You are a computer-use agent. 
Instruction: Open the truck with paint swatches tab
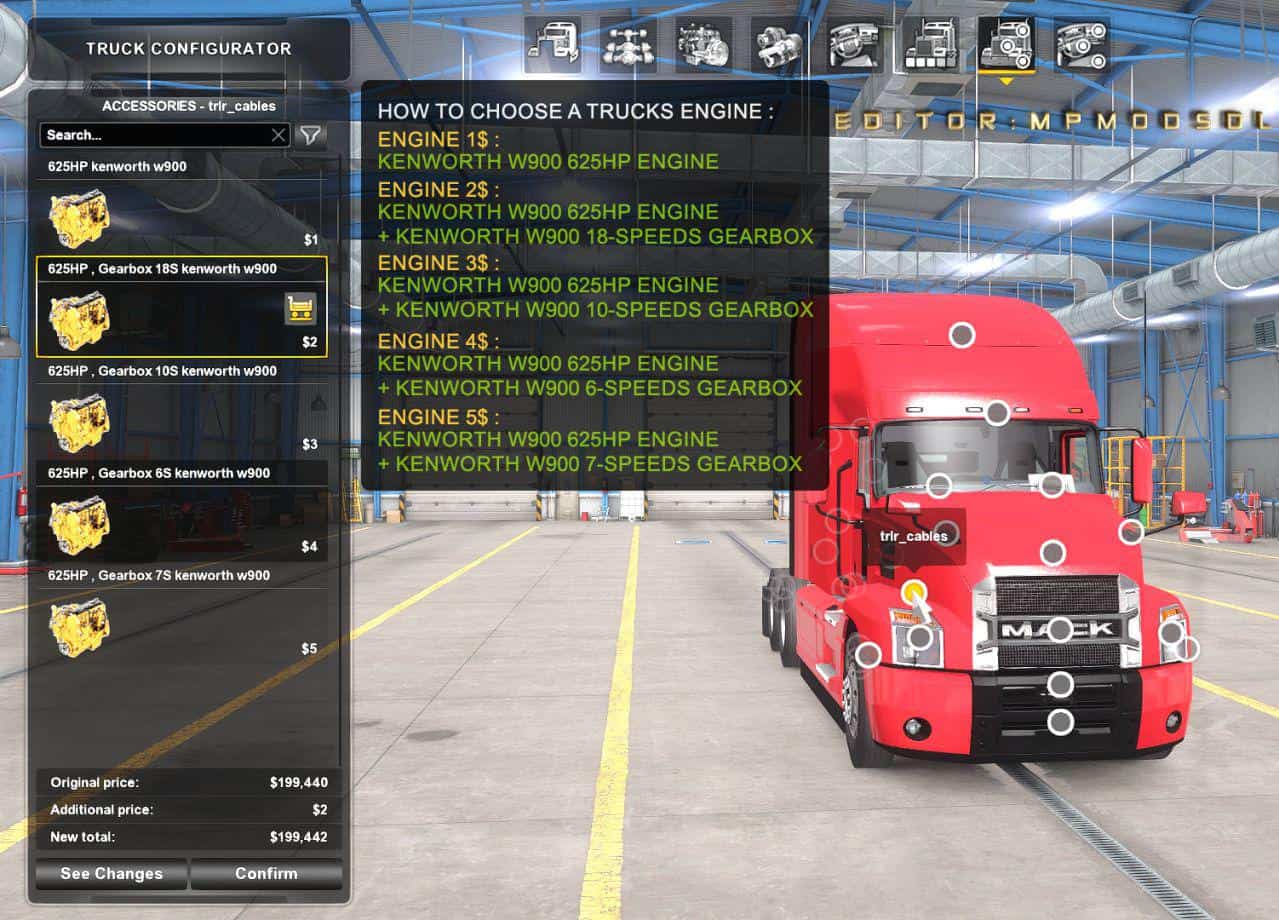tap(930, 45)
